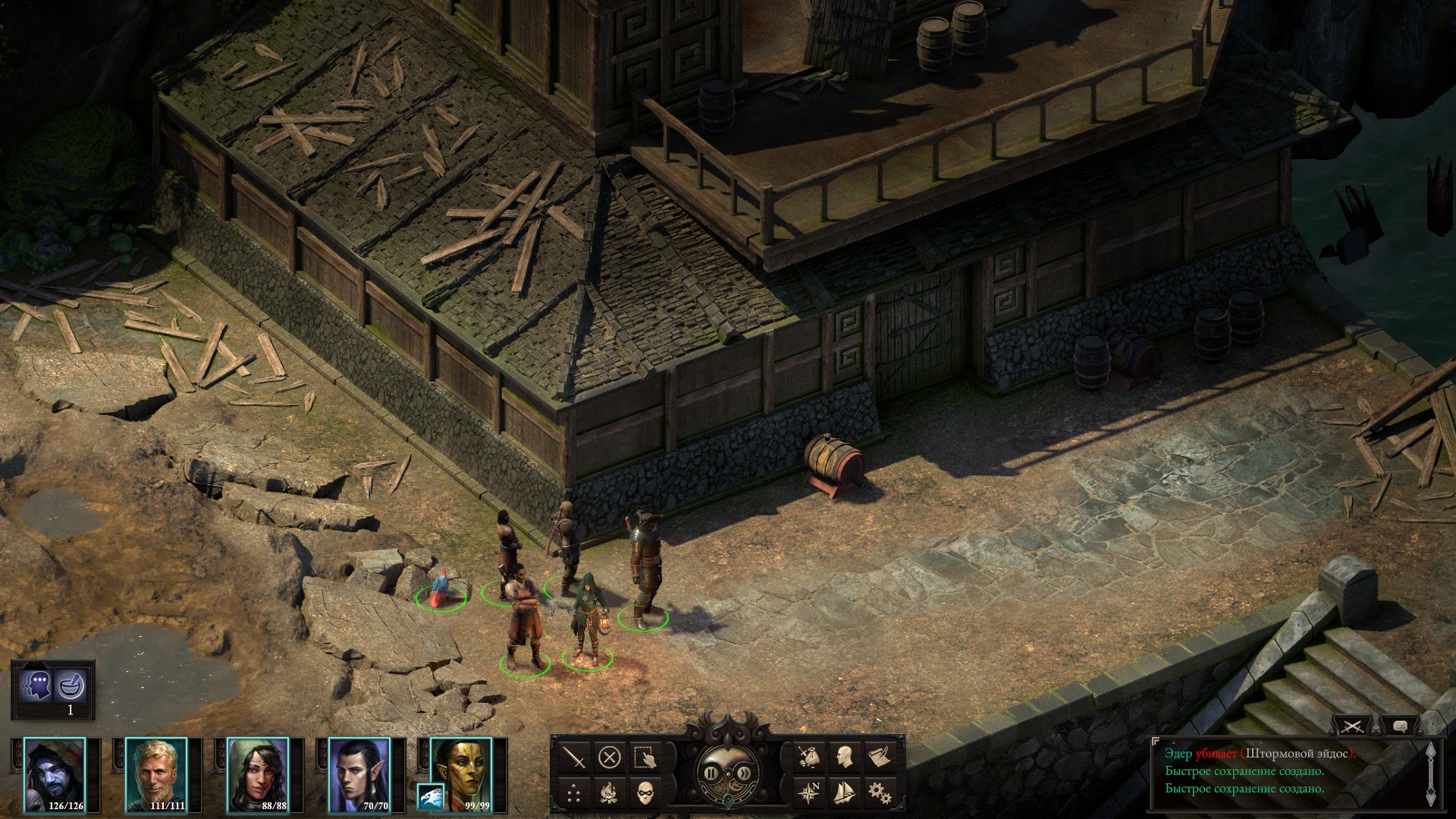This screenshot has width=1456, height=819.
Task: Open the inventory bag and sword icon
Action: click(x=808, y=757)
